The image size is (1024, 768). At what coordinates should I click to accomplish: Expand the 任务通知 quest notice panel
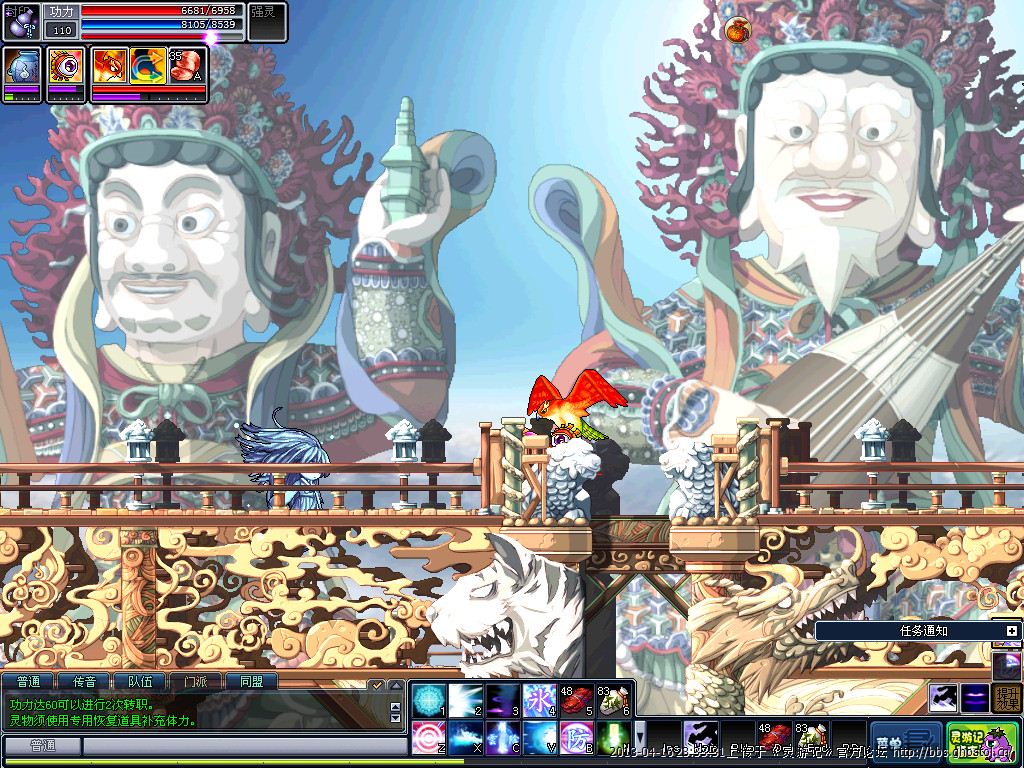[1011, 631]
